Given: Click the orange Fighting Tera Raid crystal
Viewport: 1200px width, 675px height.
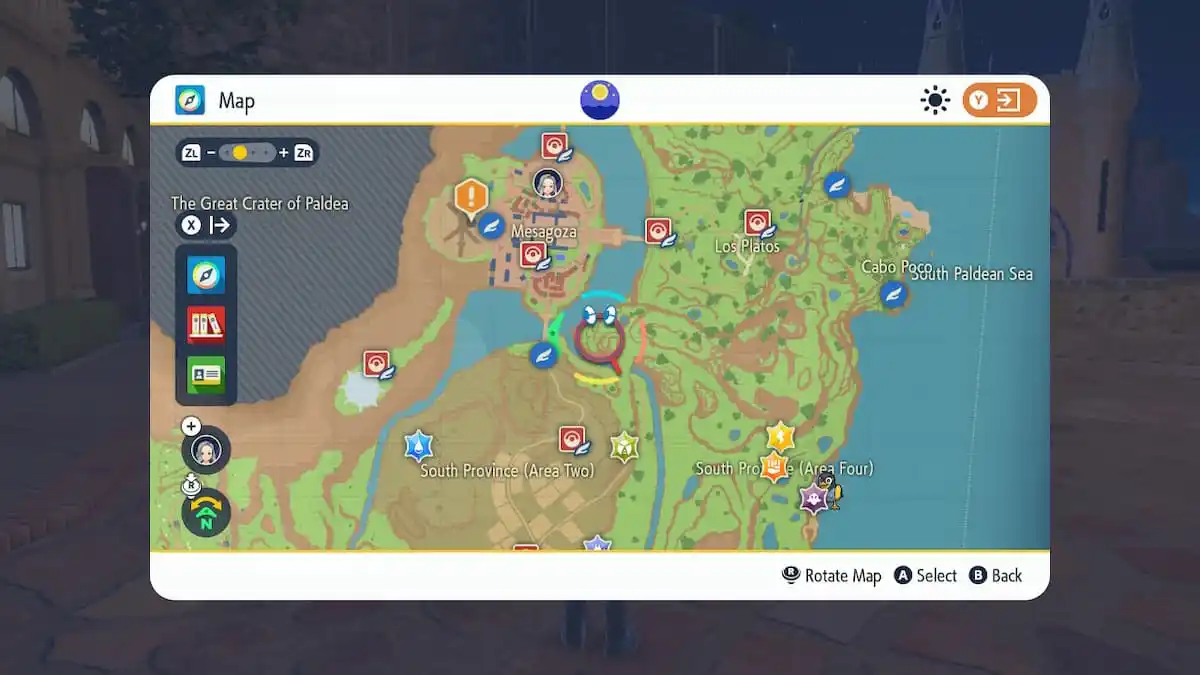Looking at the screenshot, I should (x=774, y=466).
